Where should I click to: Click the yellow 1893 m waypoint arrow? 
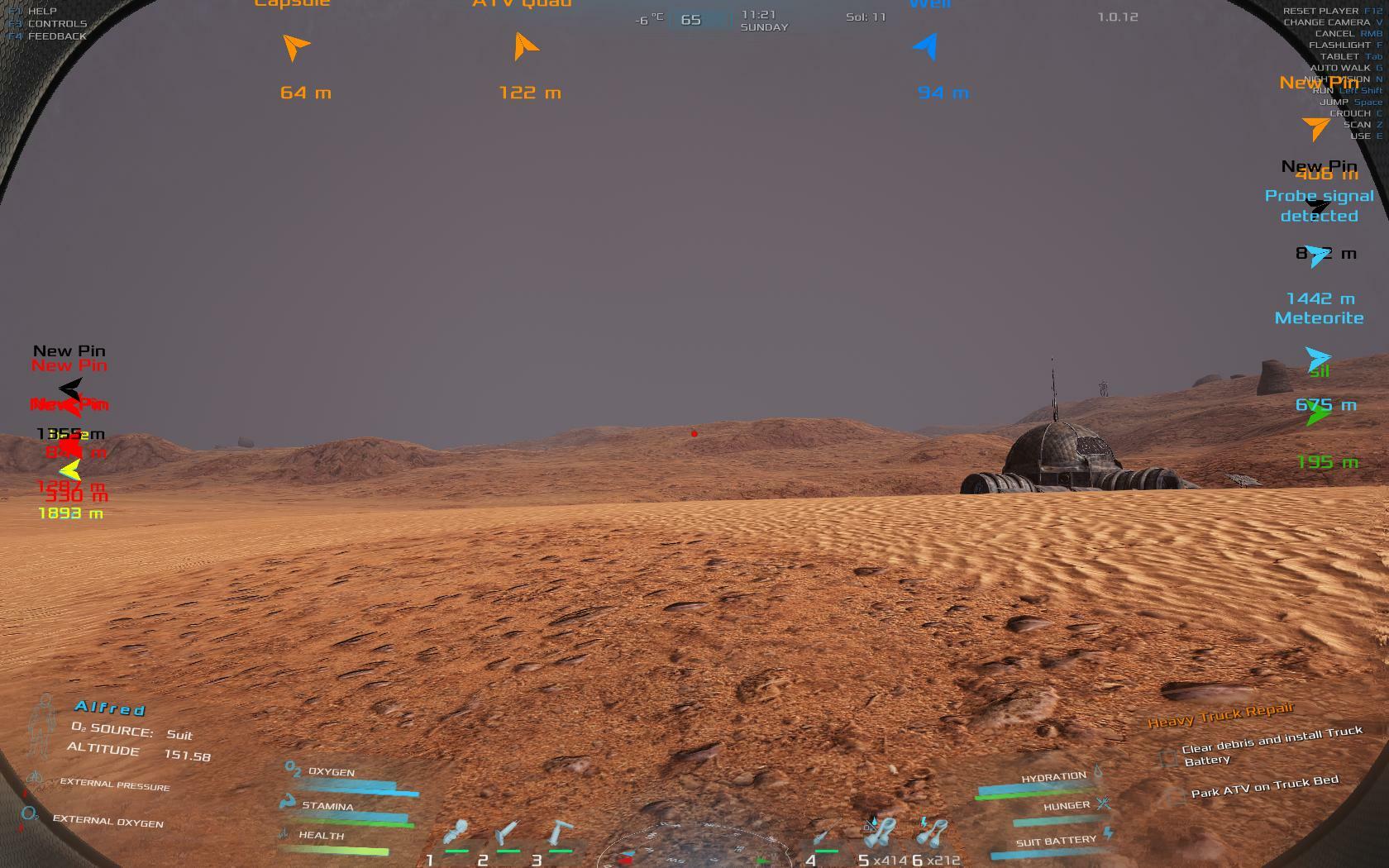click(x=70, y=471)
